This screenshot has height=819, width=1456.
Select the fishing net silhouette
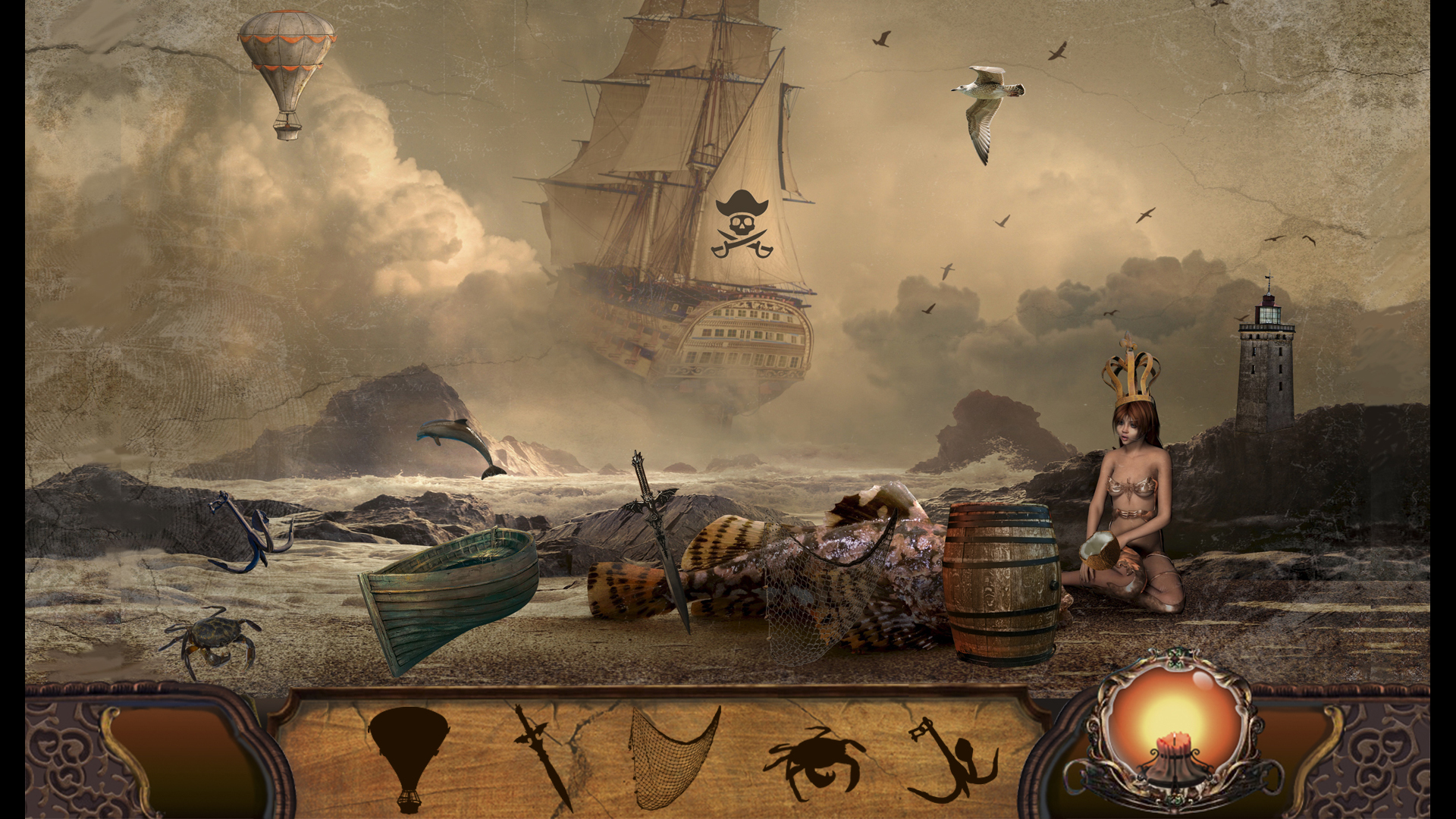(671, 762)
